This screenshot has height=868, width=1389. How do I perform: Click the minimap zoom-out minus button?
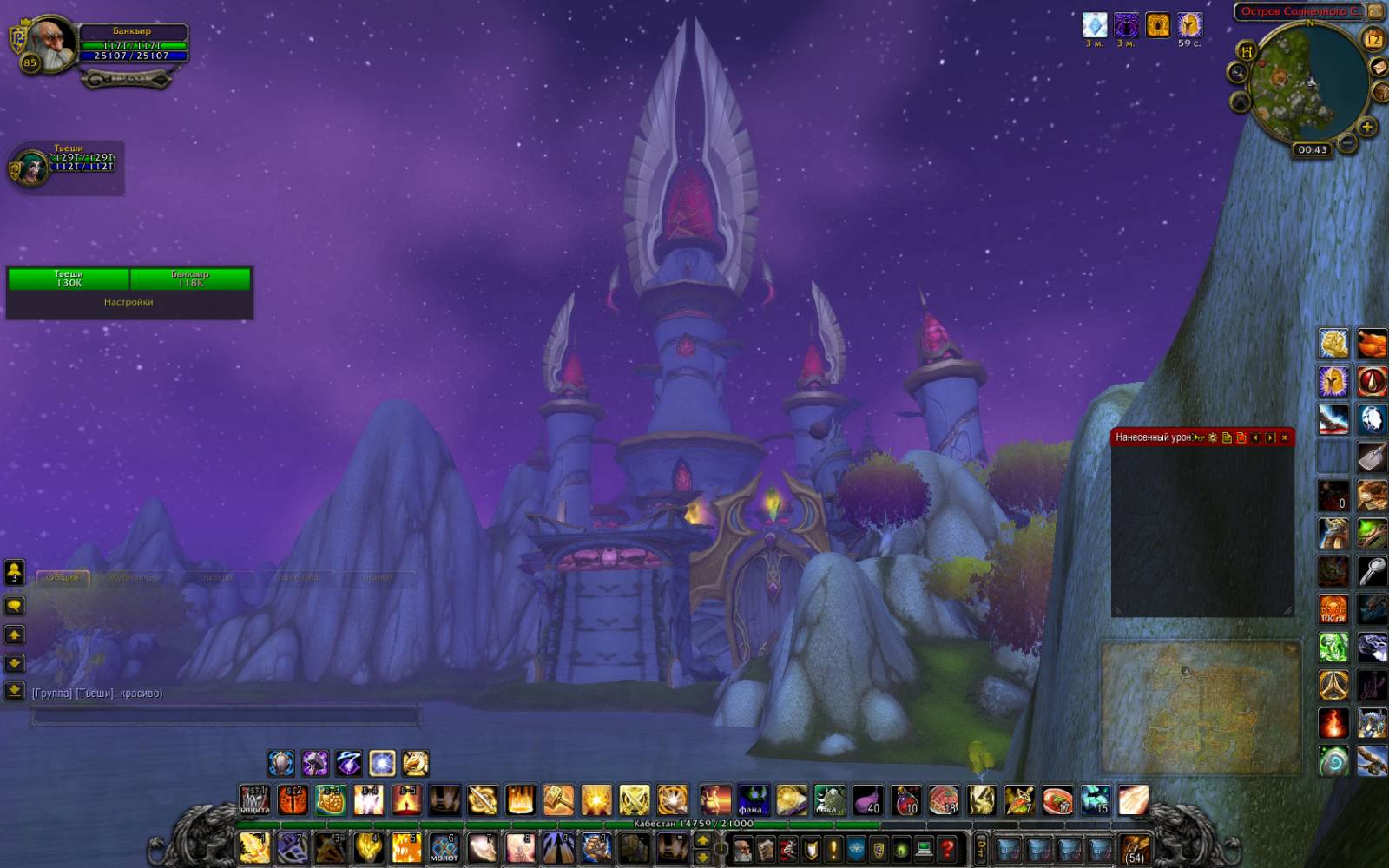click(1346, 141)
